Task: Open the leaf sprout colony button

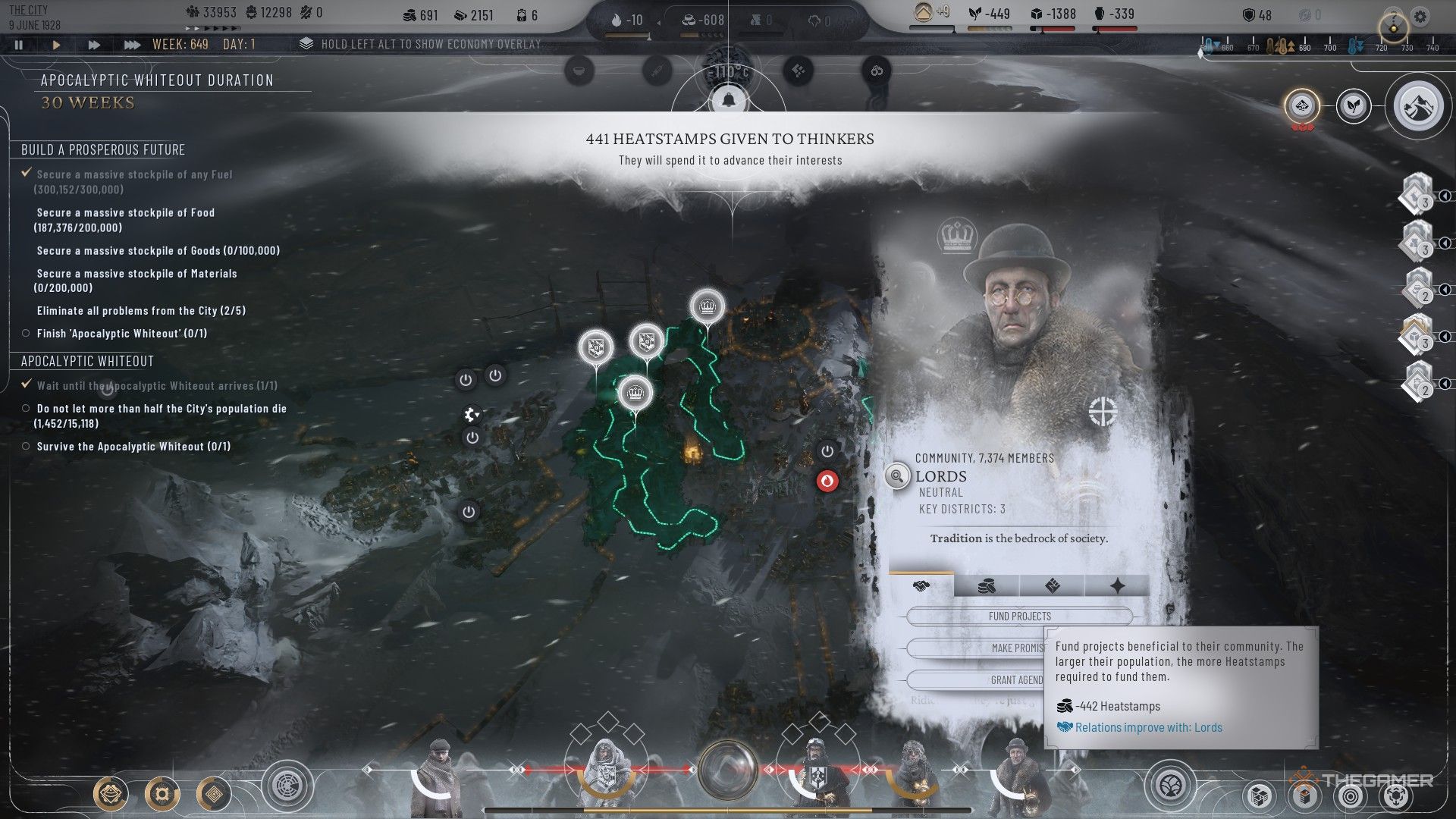Action: click(1353, 106)
